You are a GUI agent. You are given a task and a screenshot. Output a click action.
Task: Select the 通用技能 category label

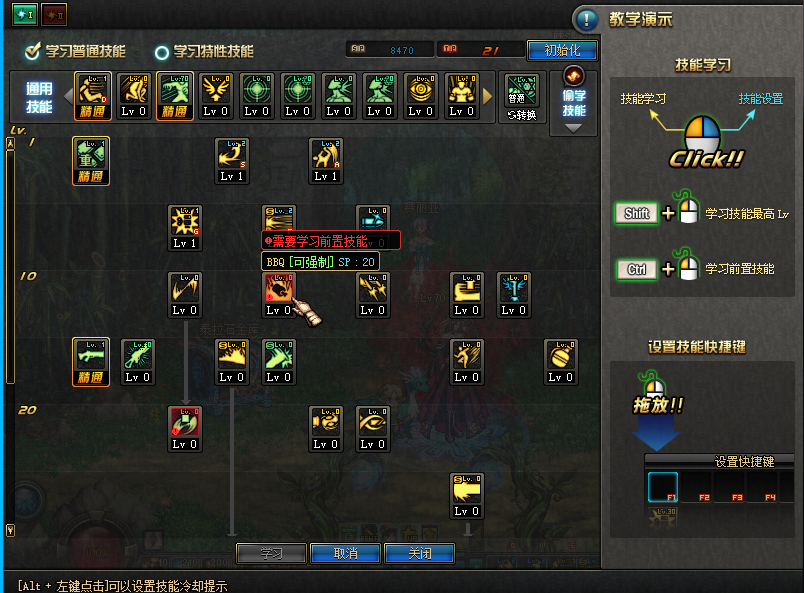pyautogui.click(x=38, y=97)
